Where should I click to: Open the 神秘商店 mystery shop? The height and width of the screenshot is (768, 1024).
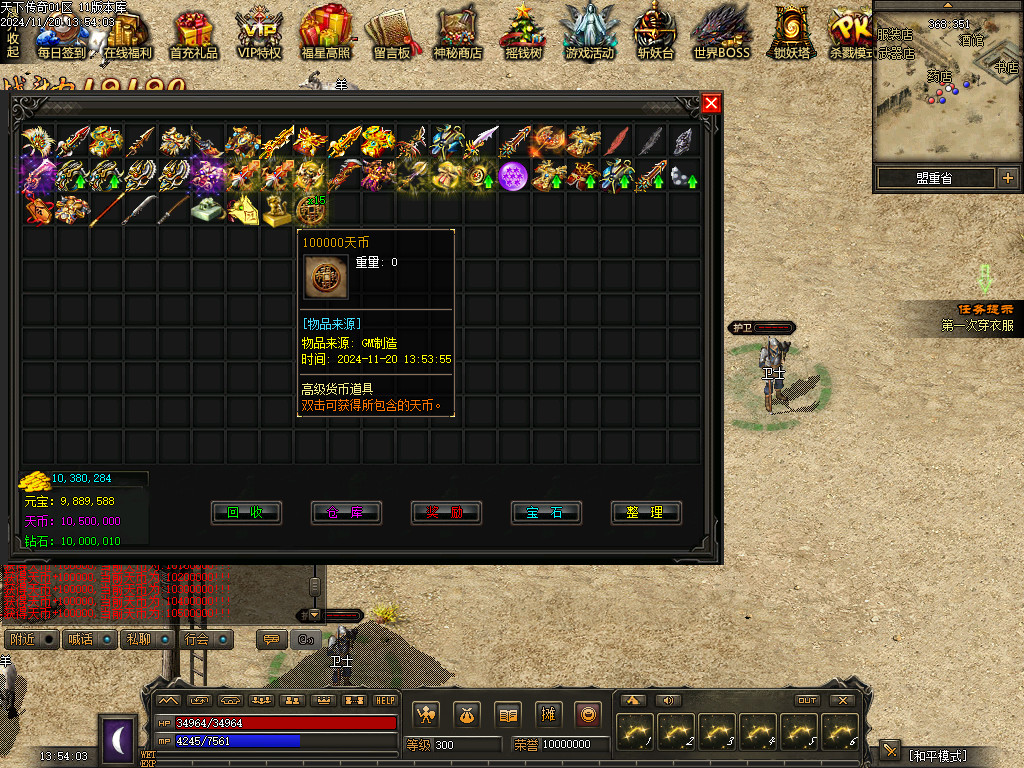click(457, 35)
